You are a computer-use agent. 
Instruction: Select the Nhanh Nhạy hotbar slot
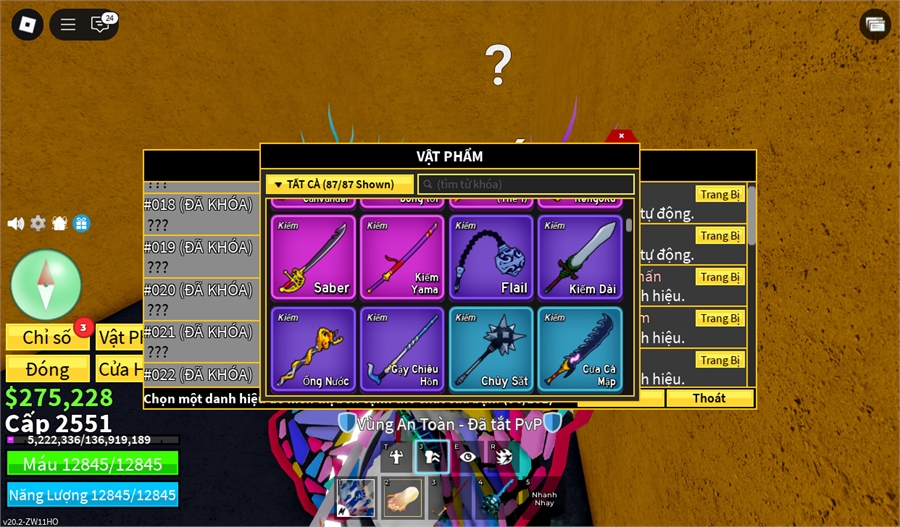(x=543, y=498)
